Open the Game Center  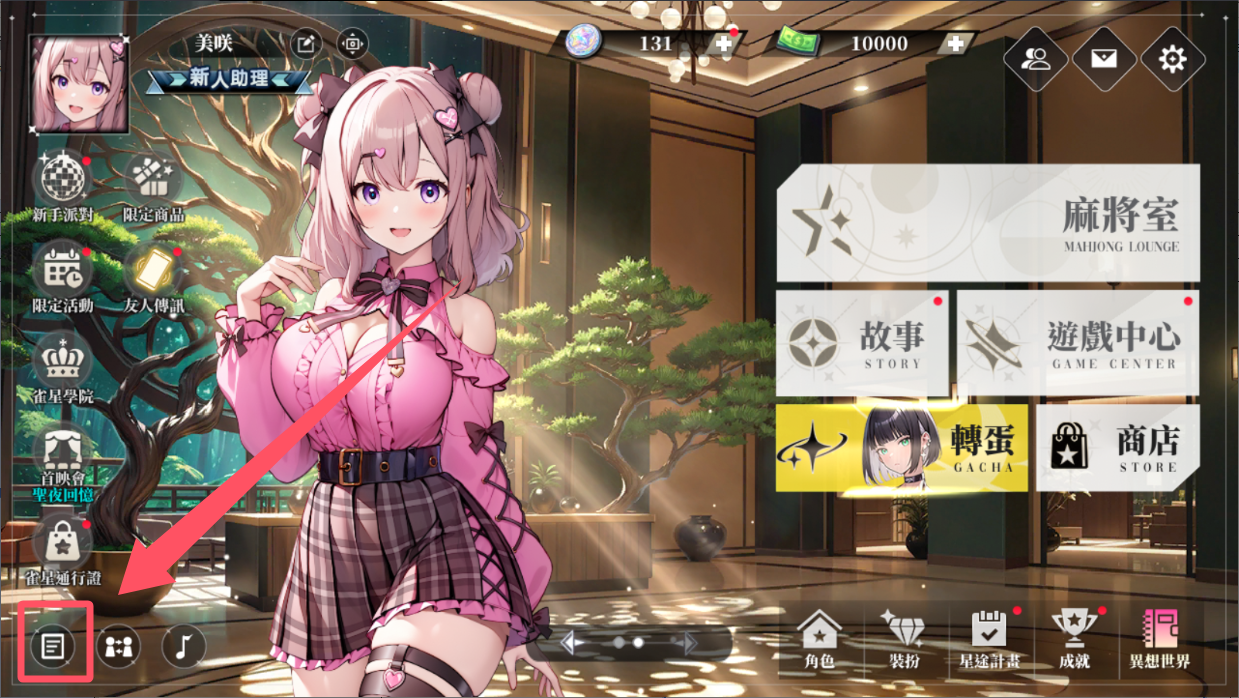[1078, 343]
